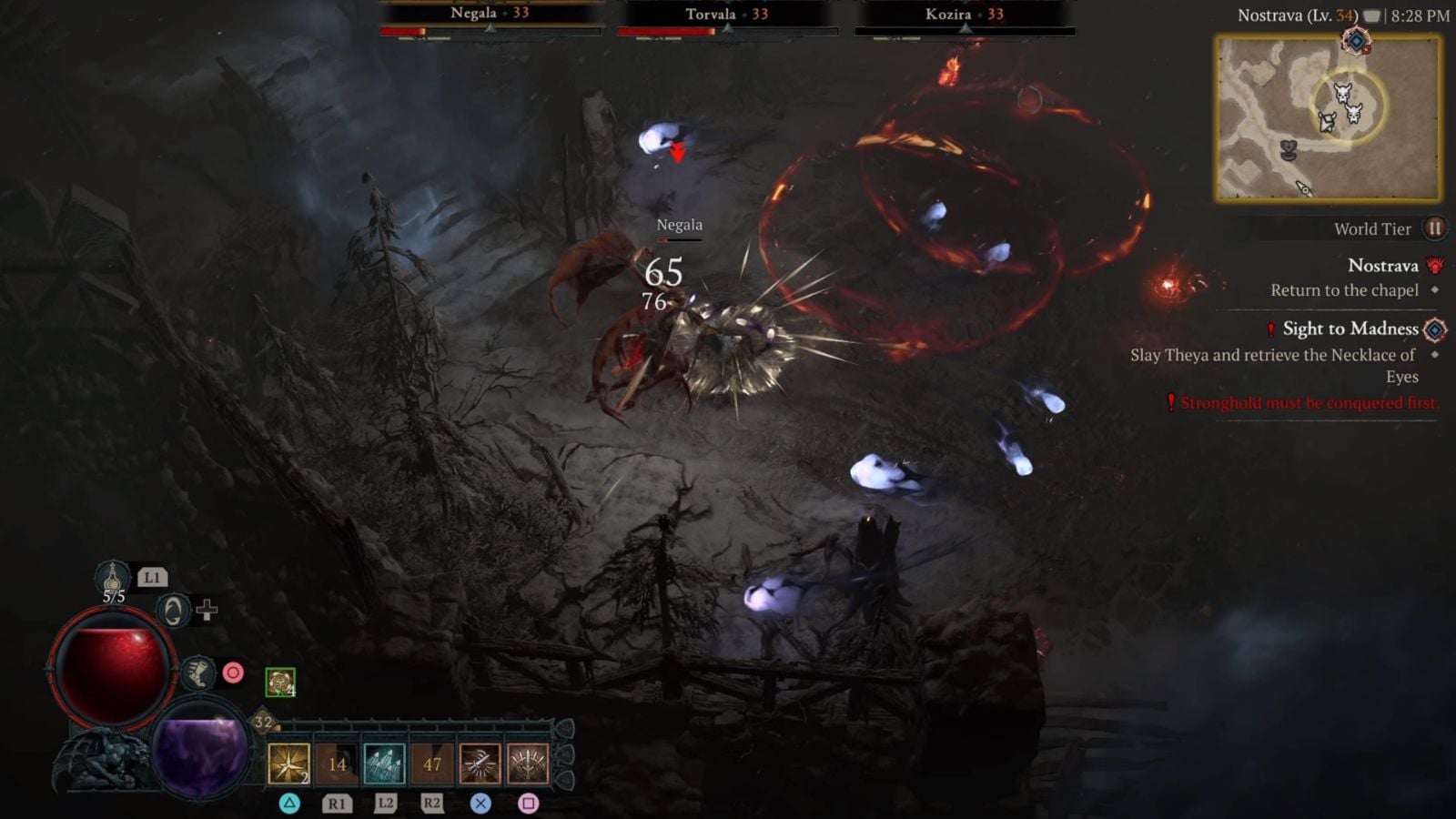Cast the Ice Shards skill

pyautogui.click(x=384, y=764)
